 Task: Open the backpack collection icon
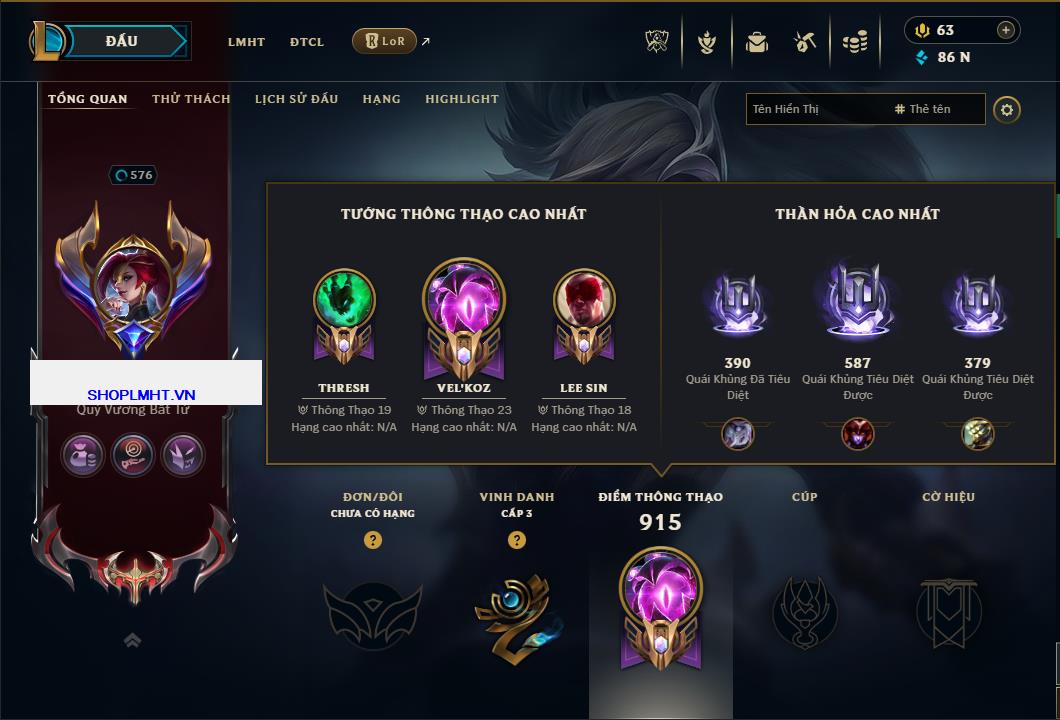point(757,42)
